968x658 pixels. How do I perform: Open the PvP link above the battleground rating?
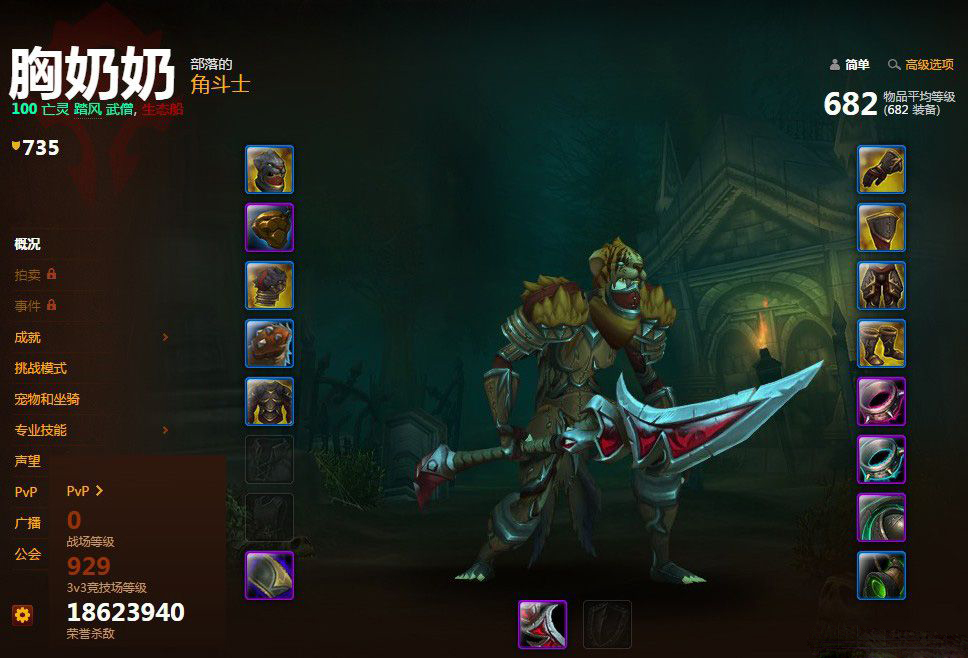(x=85, y=491)
